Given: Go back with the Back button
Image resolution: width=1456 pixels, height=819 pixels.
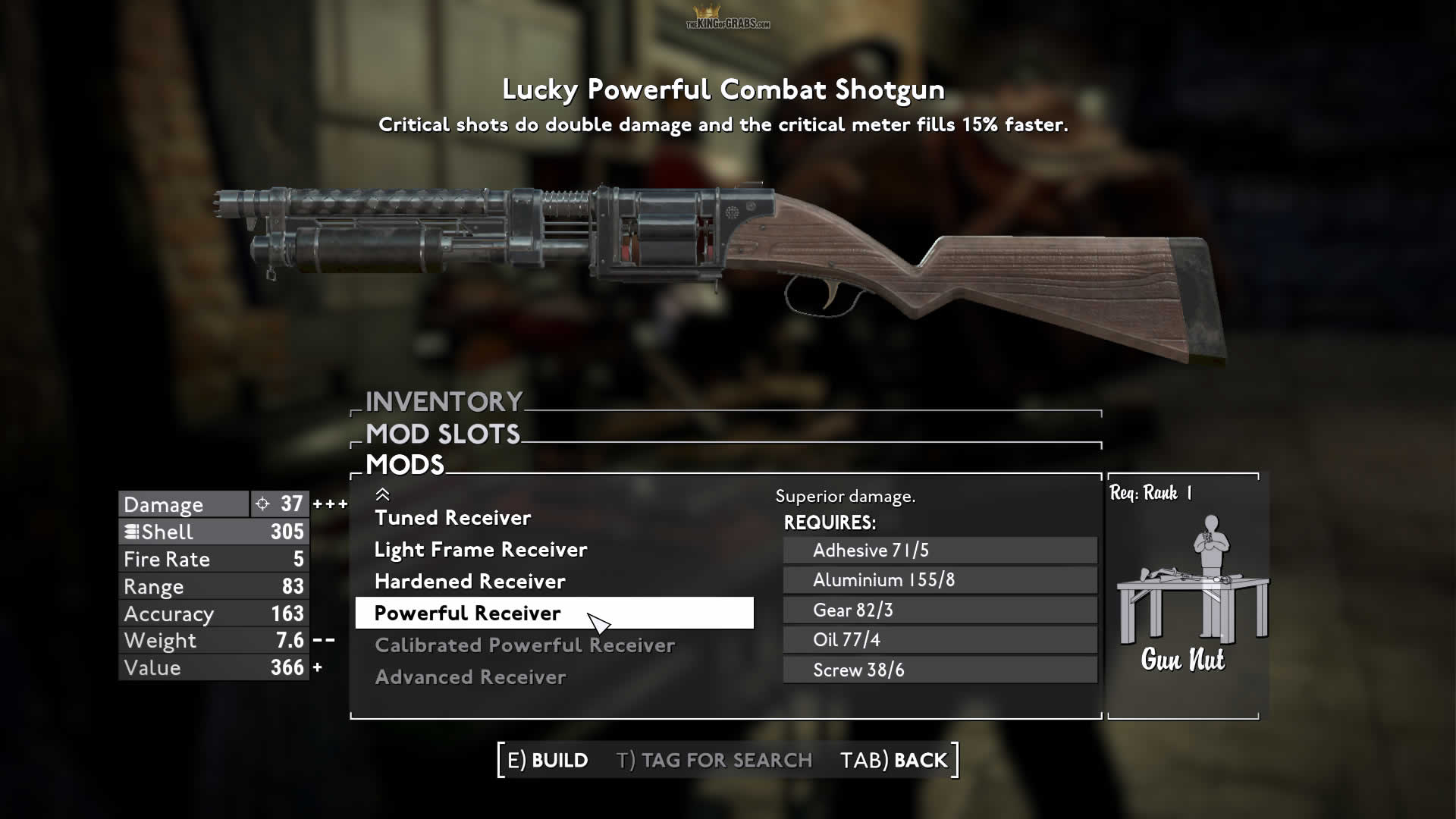Looking at the screenshot, I should click(894, 760).
